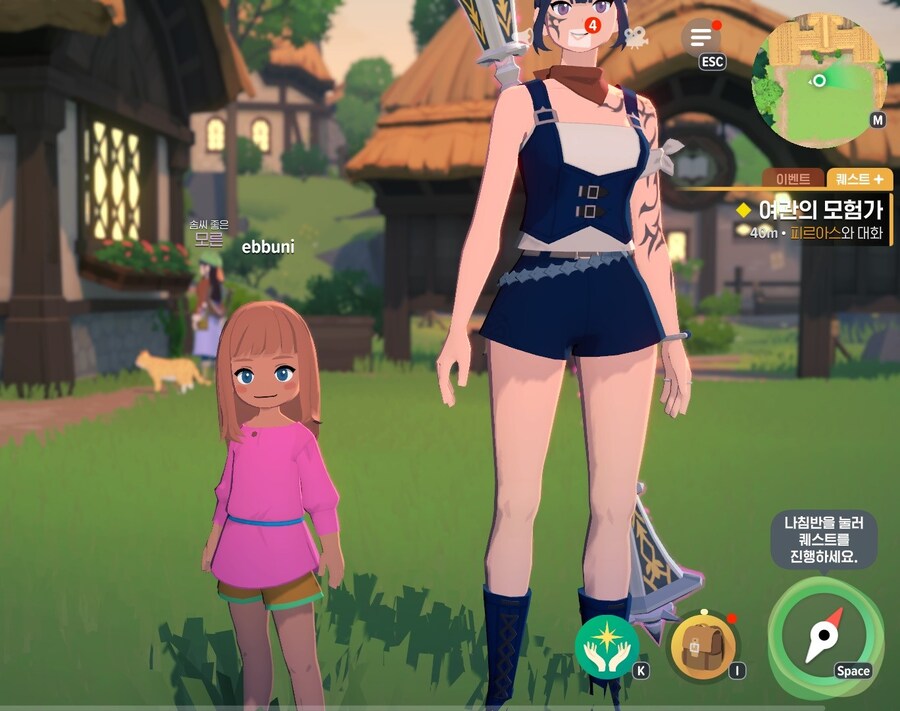Image resolution: width=900 pixels, height=711 pixels.
Task: Select the 퀘스트 quest tab
Action: tap(860, 179)
